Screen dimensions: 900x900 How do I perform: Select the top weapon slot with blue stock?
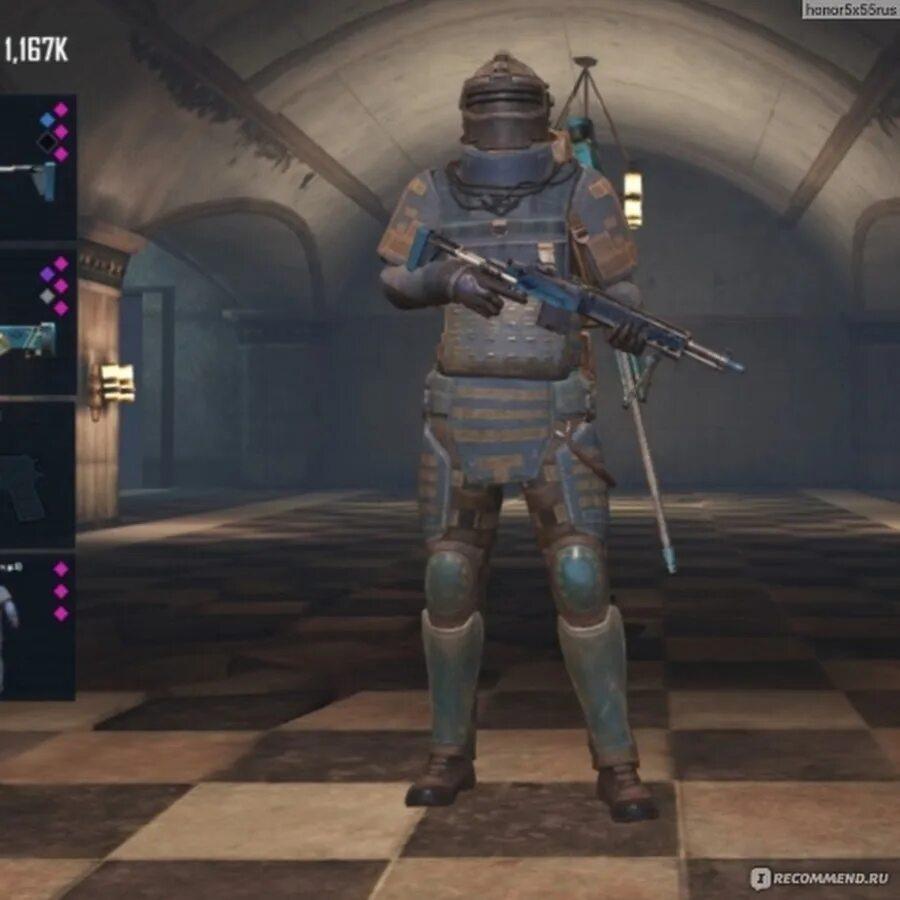[35, 167]
